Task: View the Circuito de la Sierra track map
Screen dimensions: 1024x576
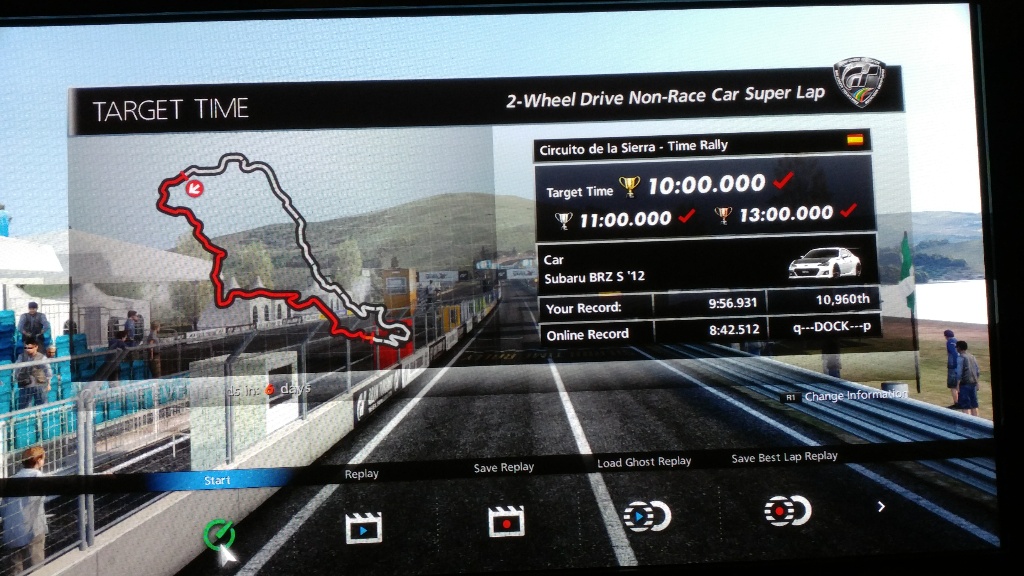Action: coord(282,258)
